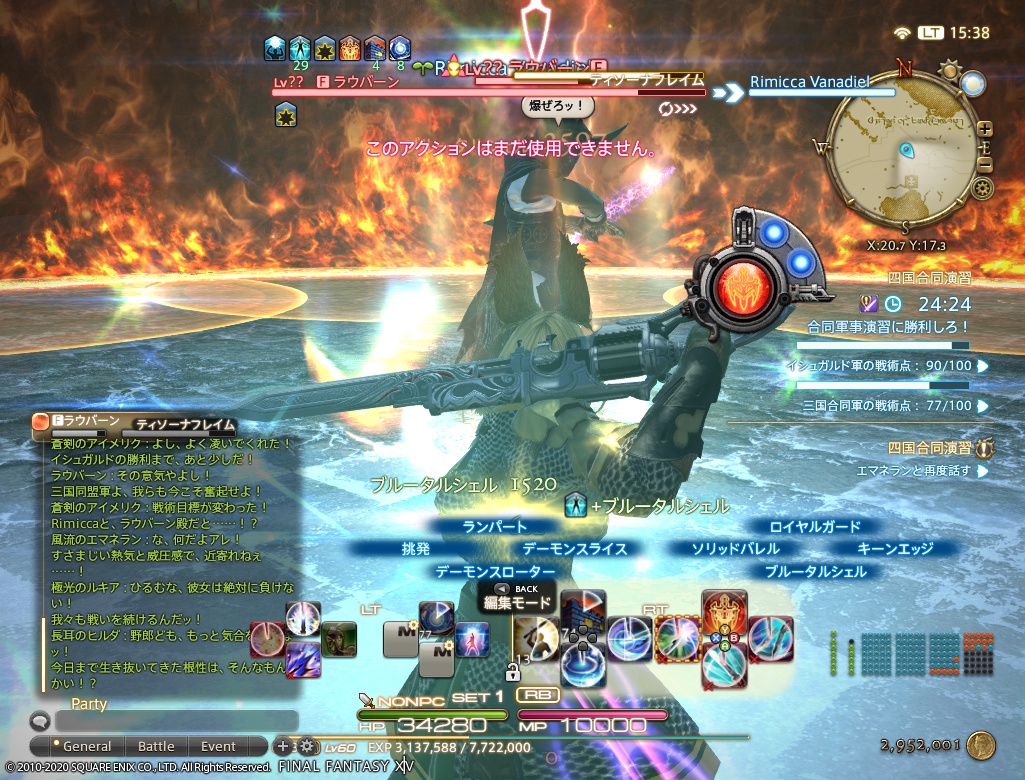
Task: Open chat log settings gear
Action: click(x=305, y=746)
